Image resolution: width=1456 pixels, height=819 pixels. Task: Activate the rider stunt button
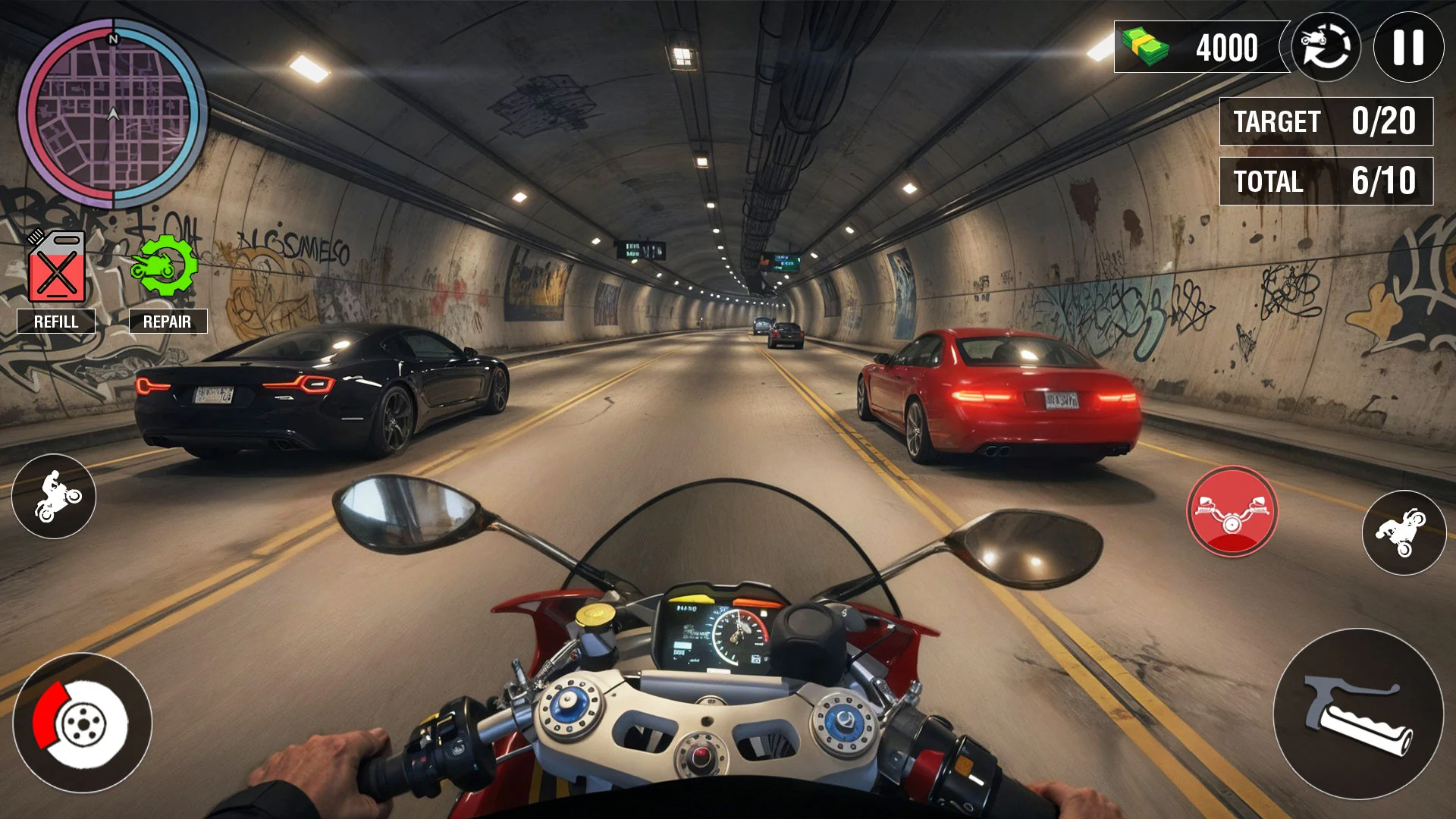54,497
